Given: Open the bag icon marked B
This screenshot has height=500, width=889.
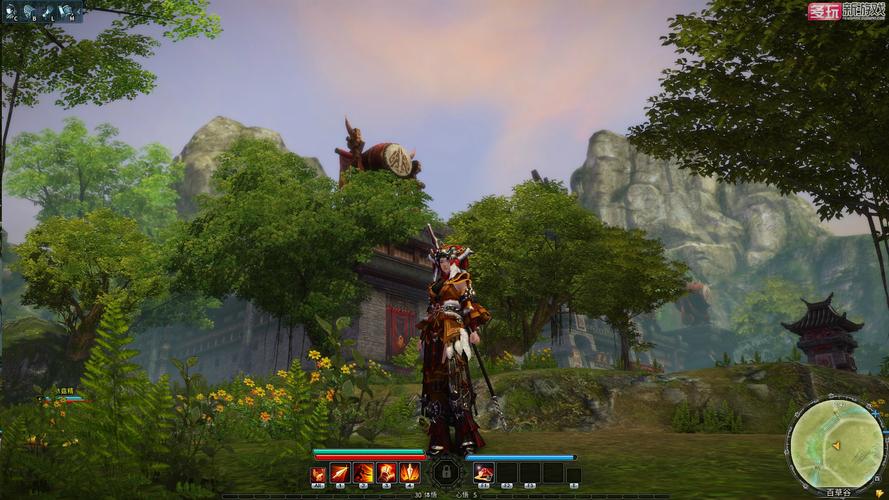Looking at the screenshot, I should click(28, 12).
